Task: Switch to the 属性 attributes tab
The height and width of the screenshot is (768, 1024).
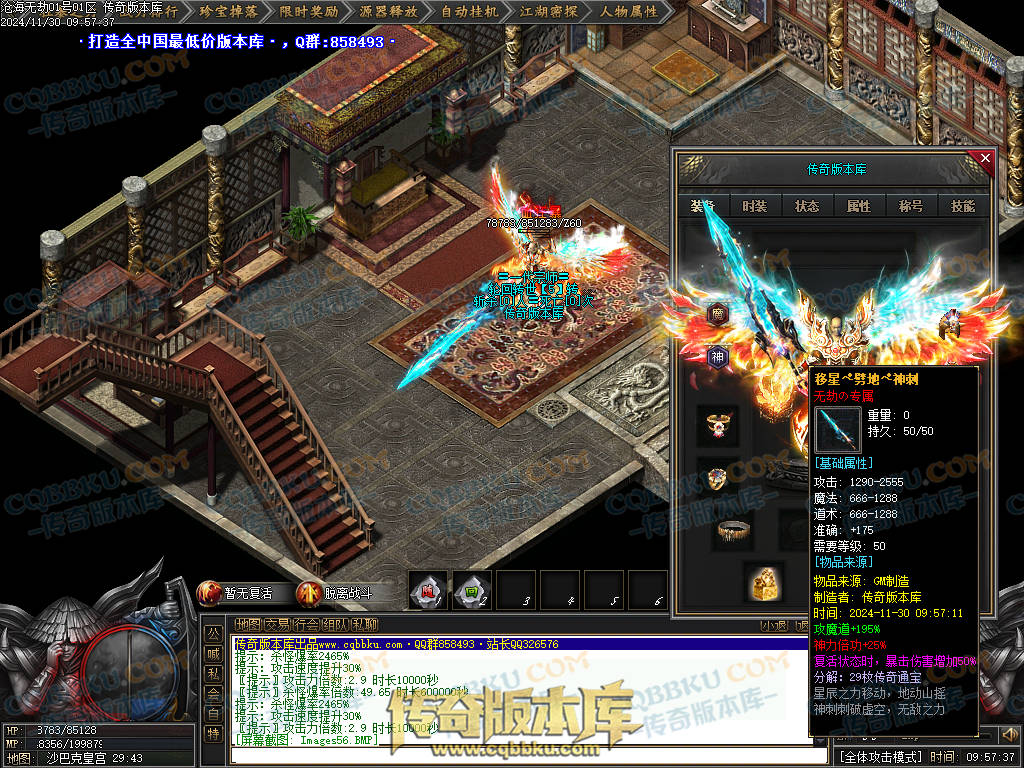Action: [859, 206]
